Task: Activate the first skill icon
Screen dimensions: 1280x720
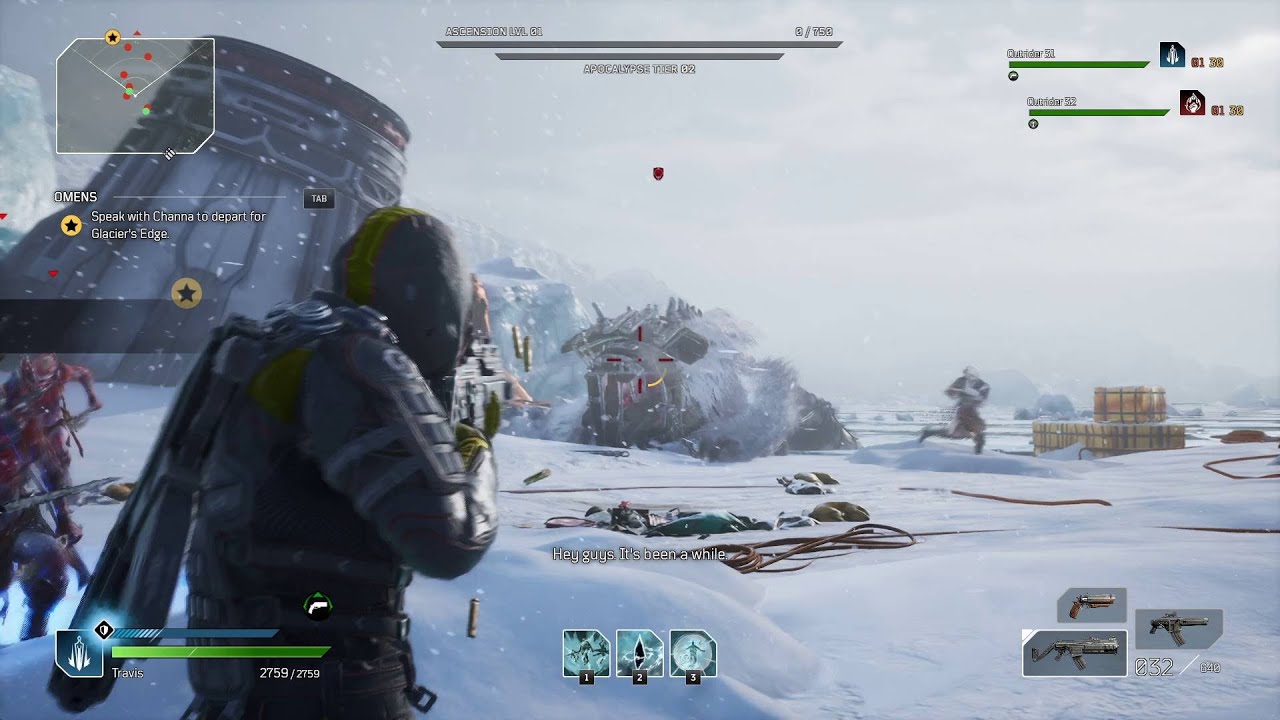Action: (586, 653)
